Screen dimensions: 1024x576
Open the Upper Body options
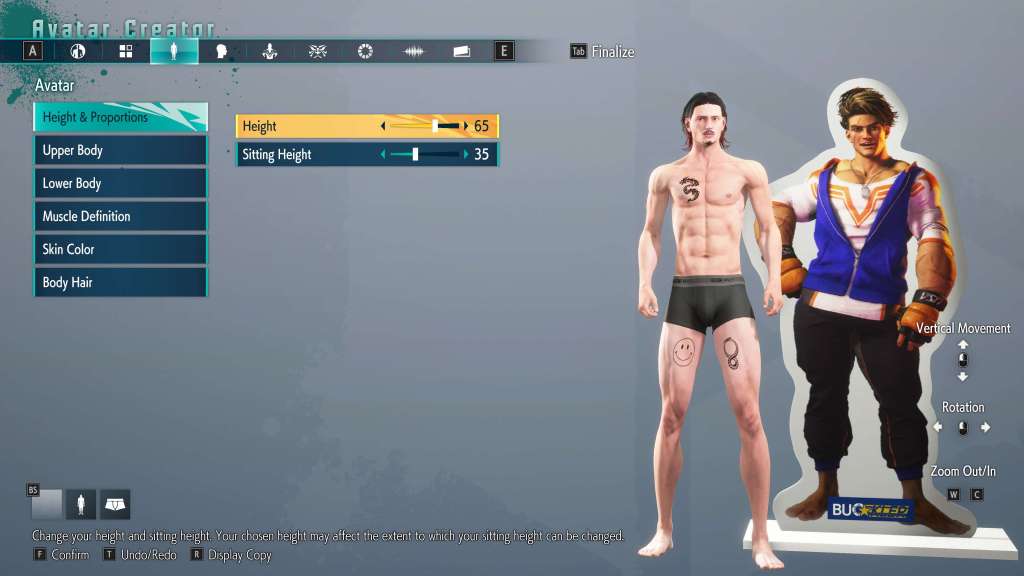[x=120, y=151]
